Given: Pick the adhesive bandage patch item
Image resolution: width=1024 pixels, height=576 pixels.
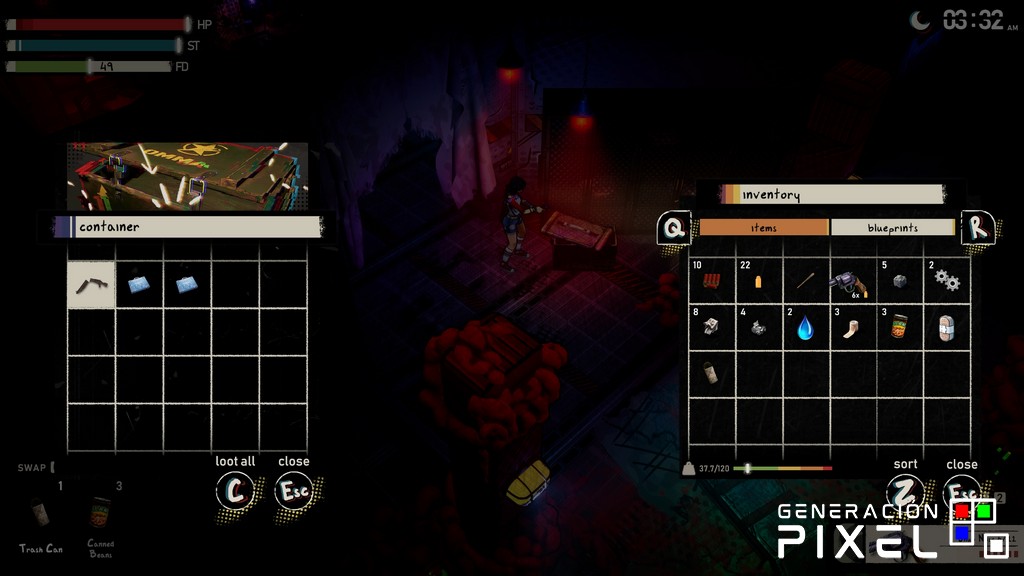Looking at the screenshot, I should 946,327.
